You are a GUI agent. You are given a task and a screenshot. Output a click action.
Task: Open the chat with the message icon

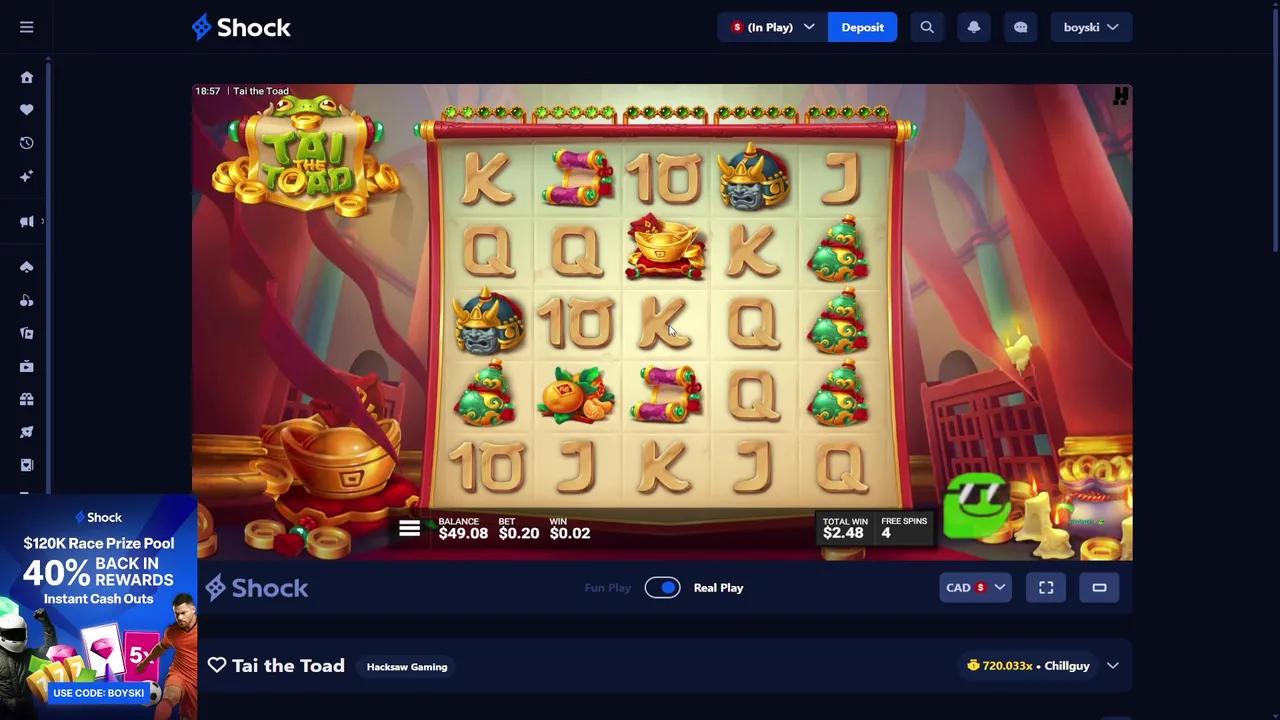click(1020, 27)
